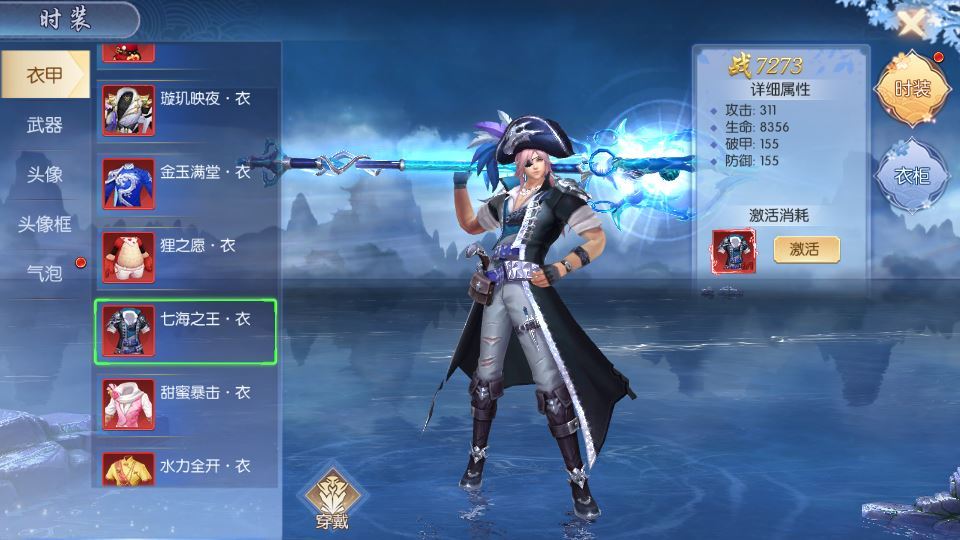Image resolution: width=960 pixels, height=540 pixels.
Task: Activate the outfit with 激活 button
Action: click(x=806, y=249)
